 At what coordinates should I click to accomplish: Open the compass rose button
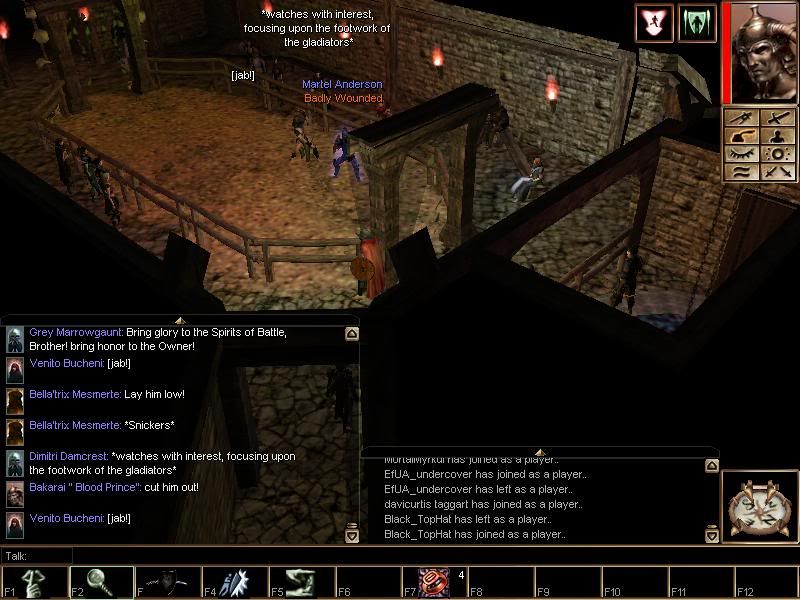[x=759, y=509]
